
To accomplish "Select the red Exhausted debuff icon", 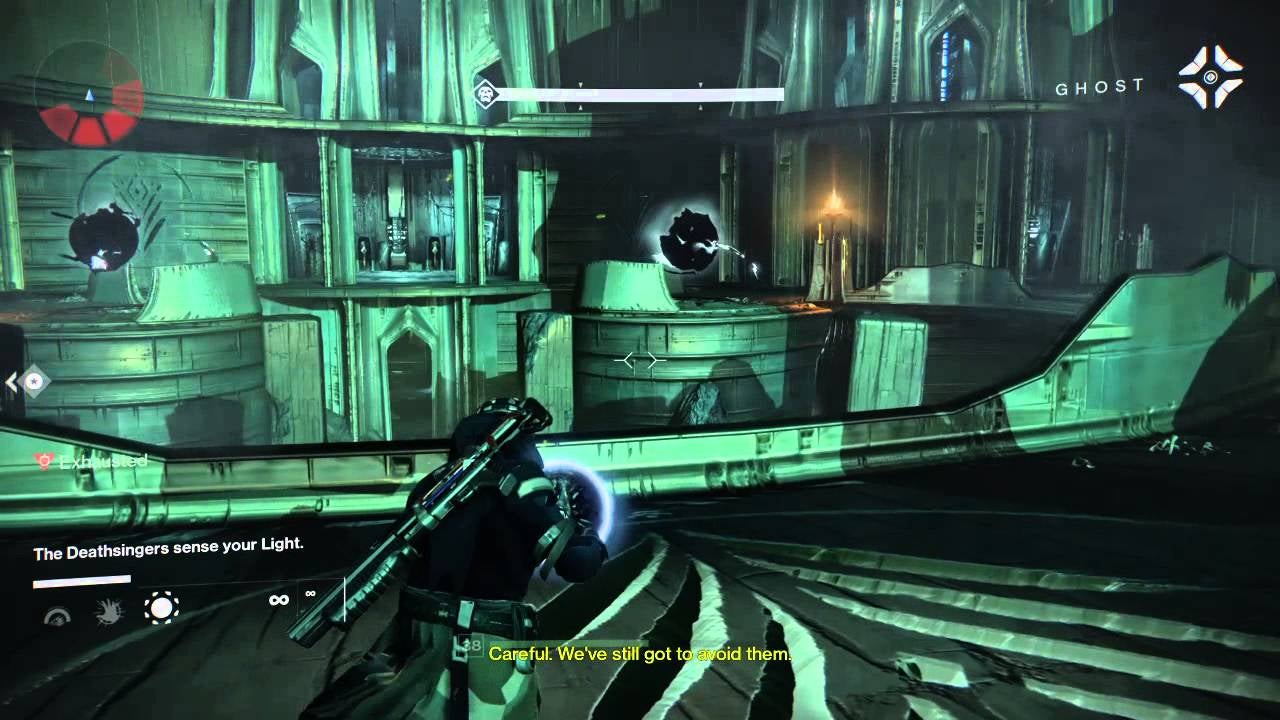I will coord(43,461).
